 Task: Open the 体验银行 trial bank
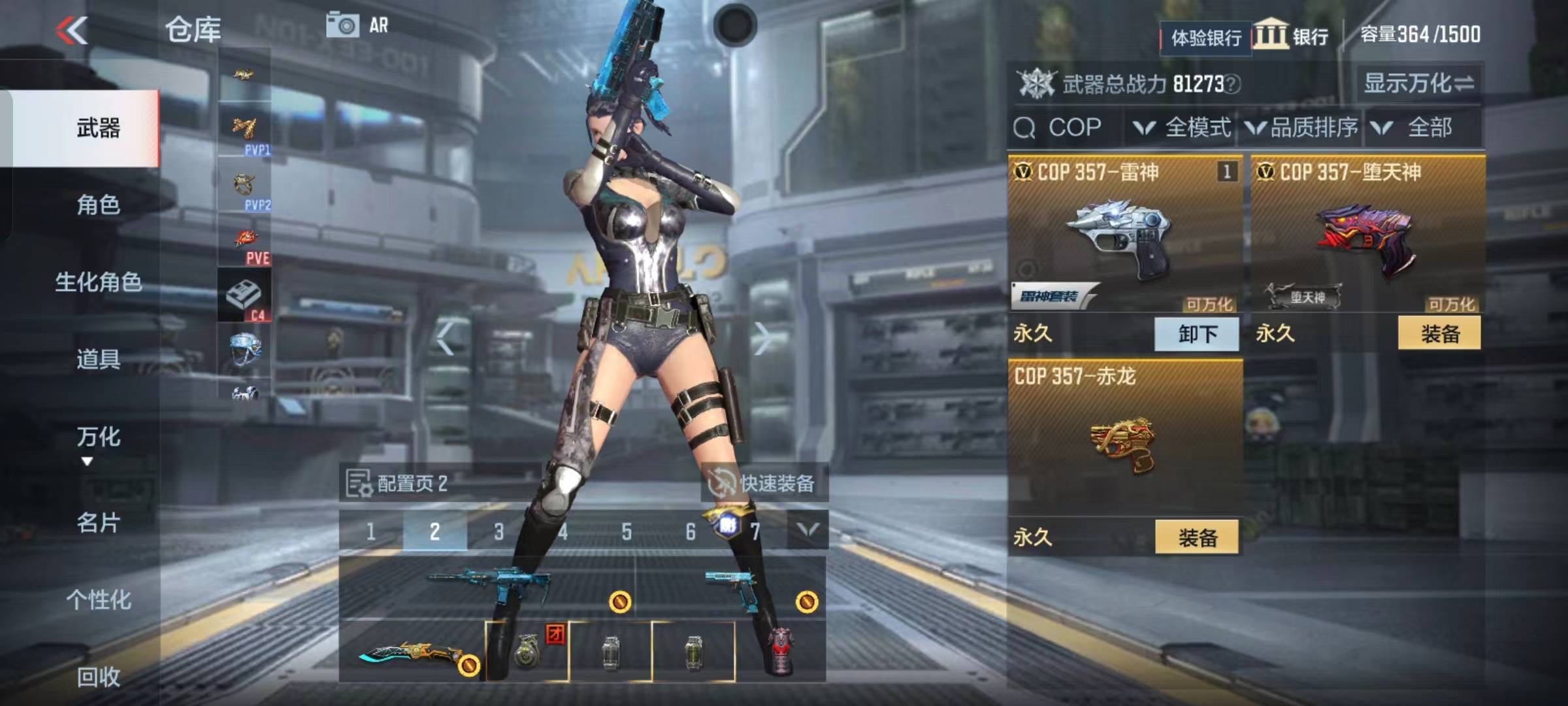pos(1205,38)
